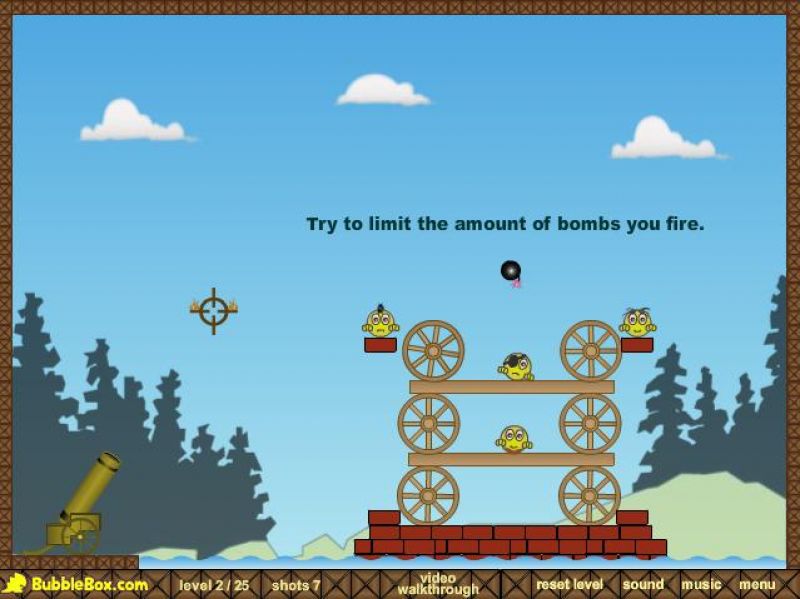Toggle the music option
Screen dimensions: 800x599
tap(701, 584)
